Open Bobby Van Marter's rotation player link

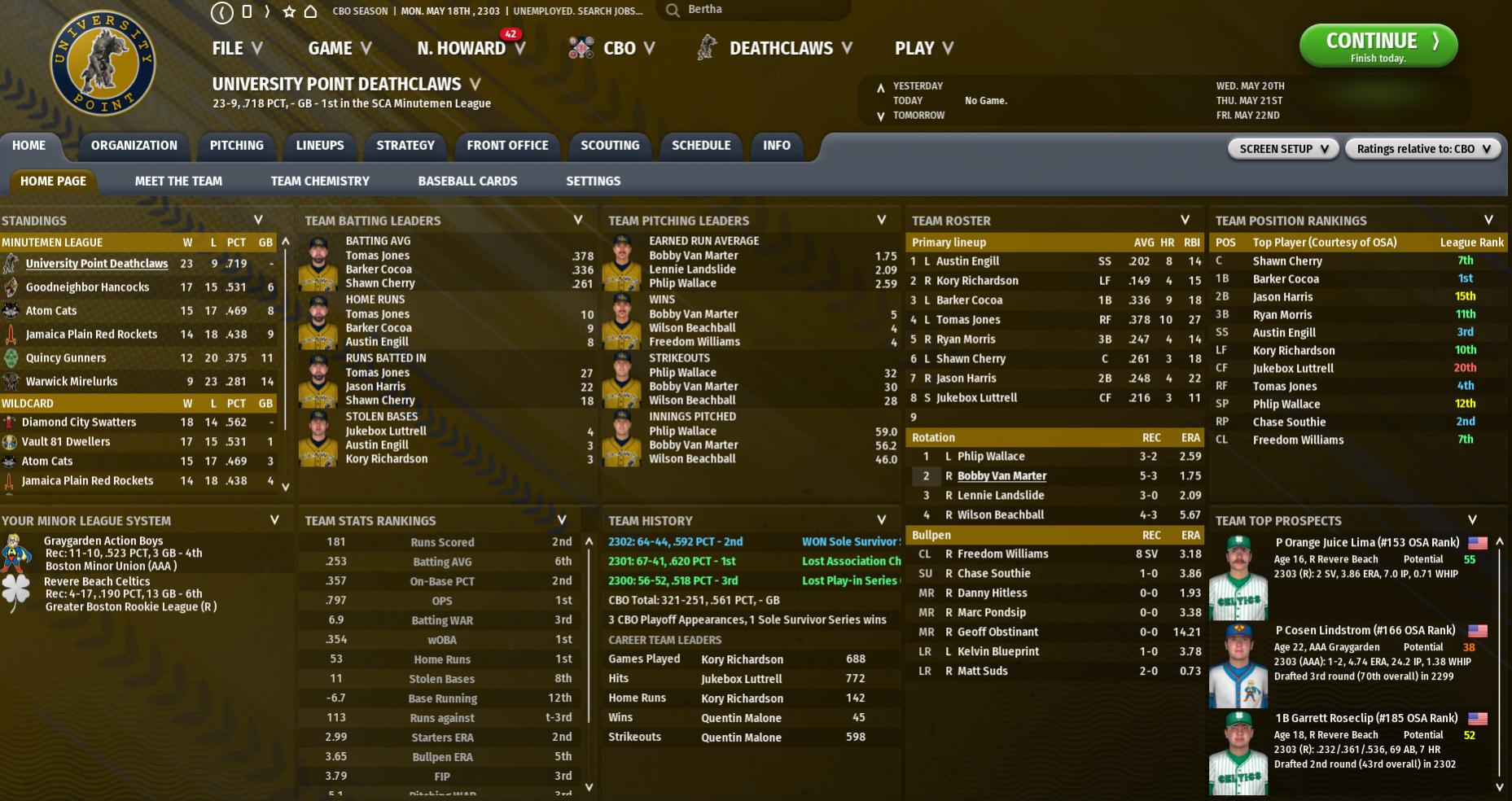click(x=1001, y=476)
